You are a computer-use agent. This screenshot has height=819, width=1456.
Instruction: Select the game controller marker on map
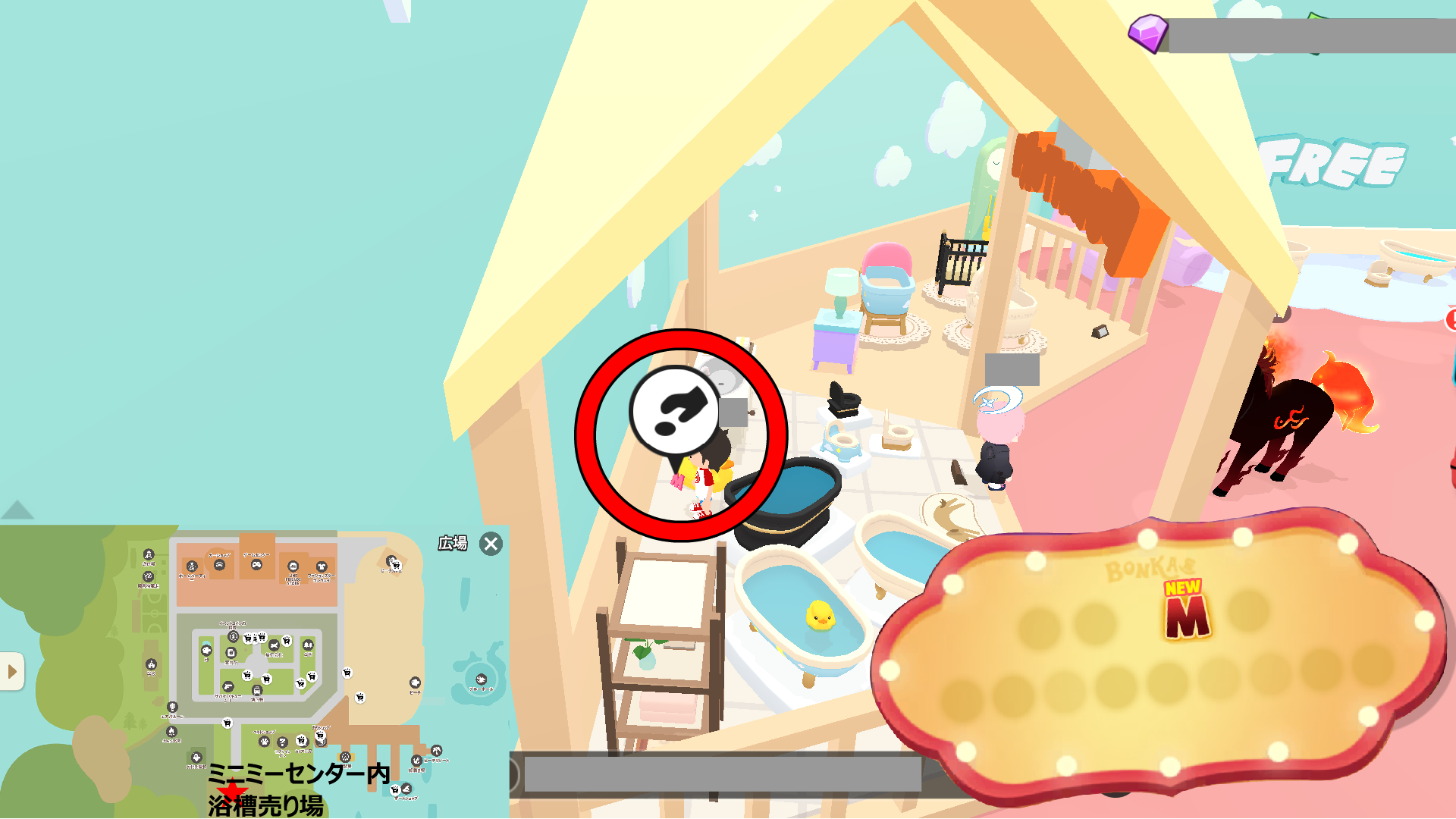coord(256,564)
